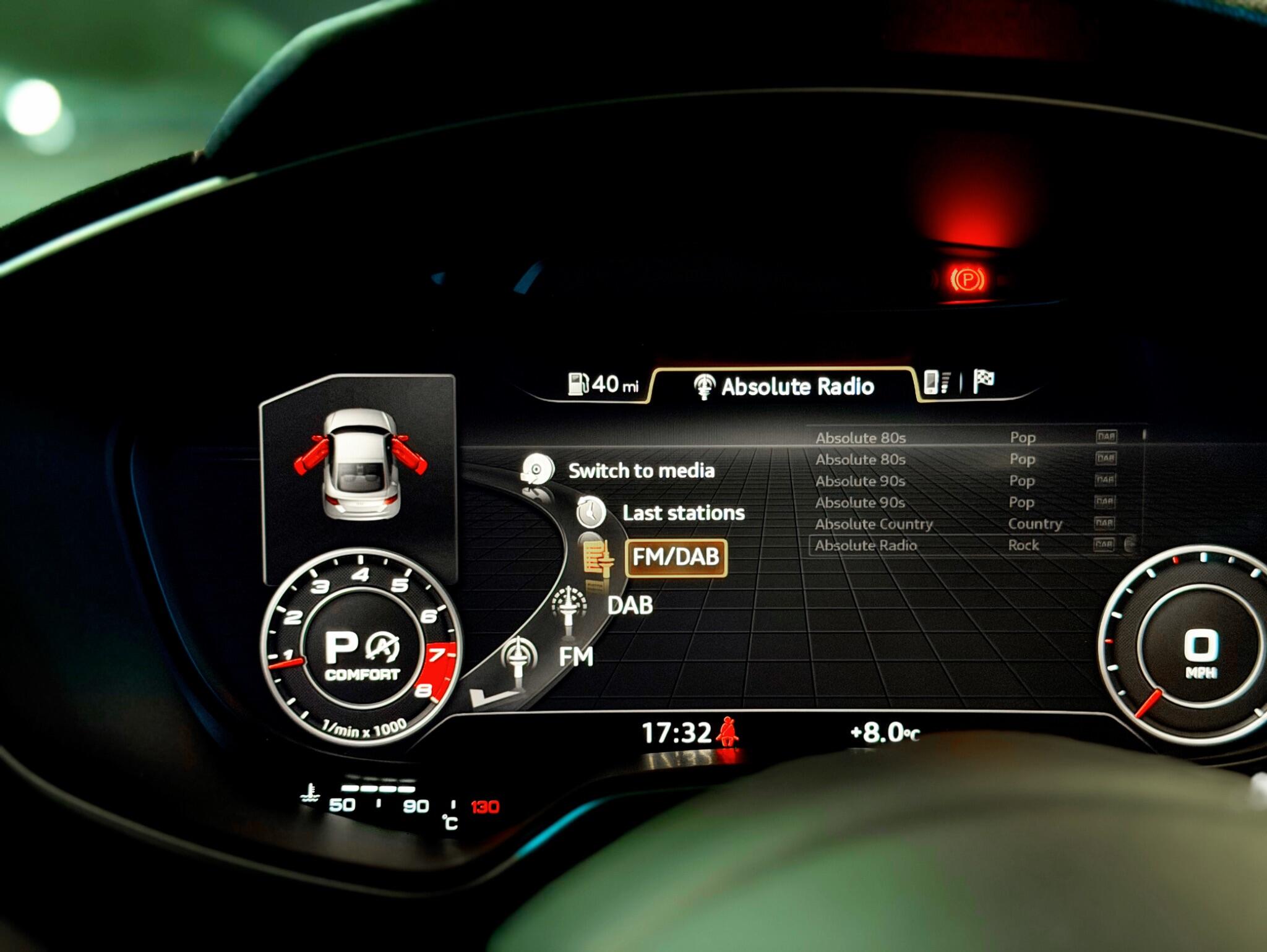Tune to the Absolute Country station

pos(874,524)
